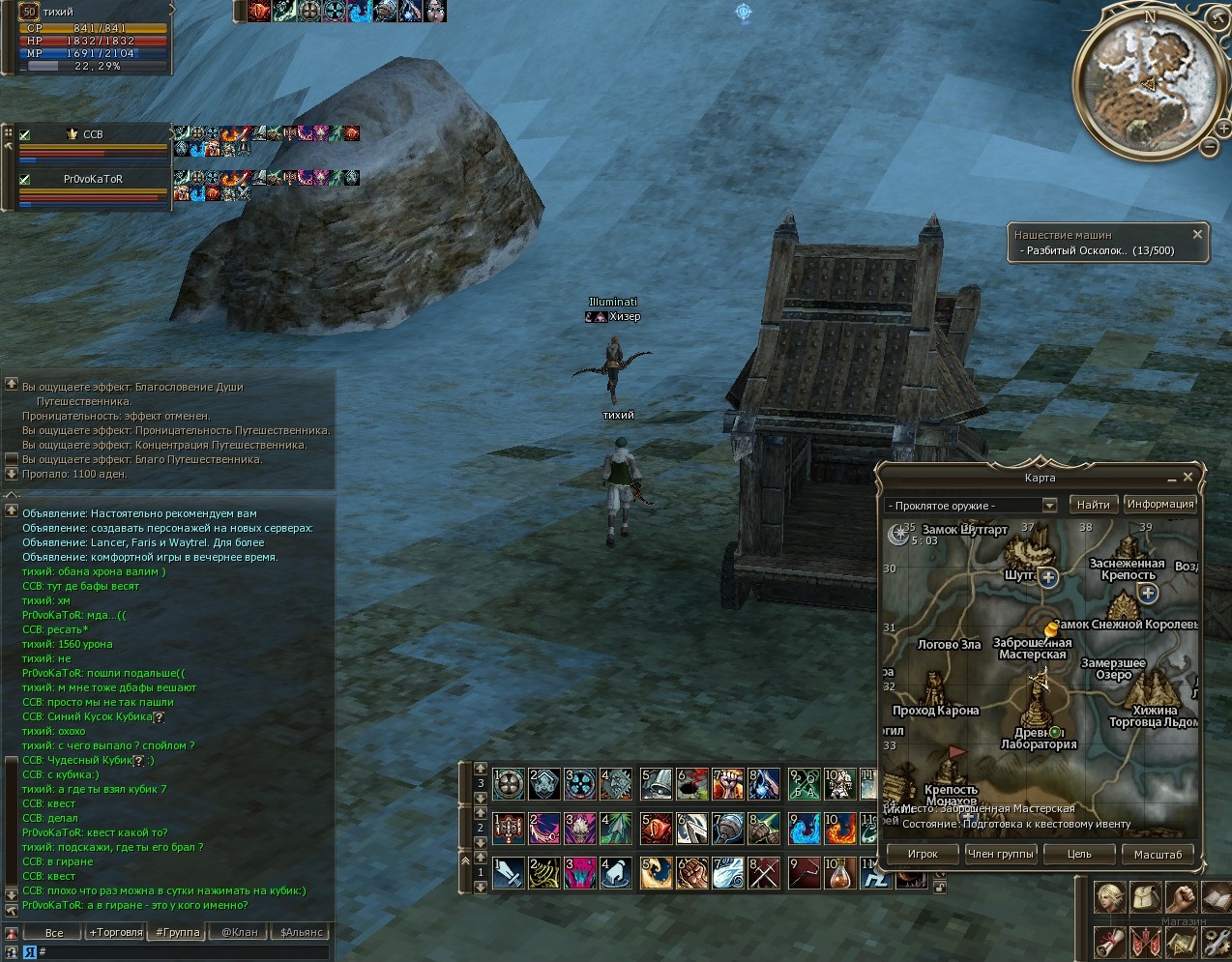Image resolution: width=1232 pixels, height=962 pixels.
Task: Click the Найти button in the map
Action: [1093, 505]
